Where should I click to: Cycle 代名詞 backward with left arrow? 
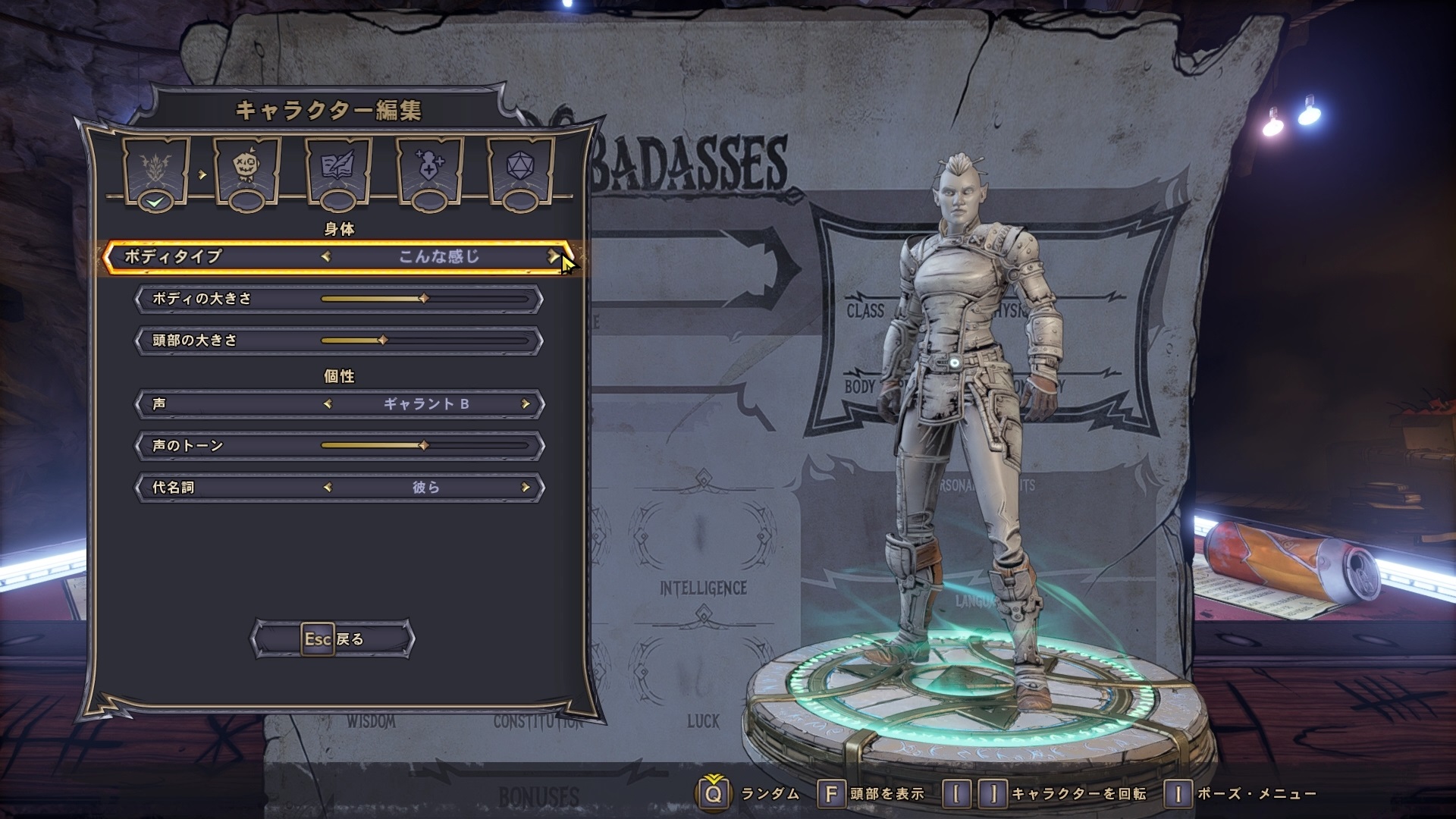tap(328, 488)
